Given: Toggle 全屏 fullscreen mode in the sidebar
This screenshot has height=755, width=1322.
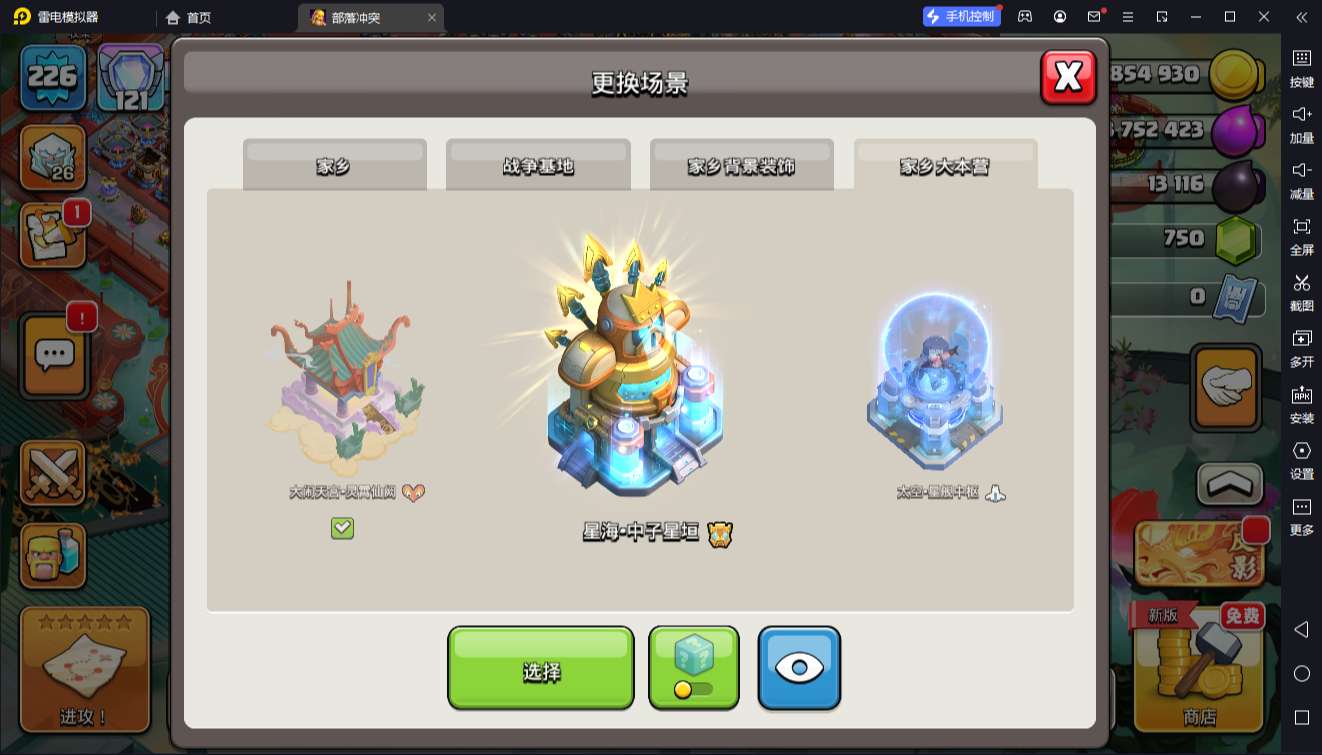Looking at the screenshot, I should [x=1301, y=234].
